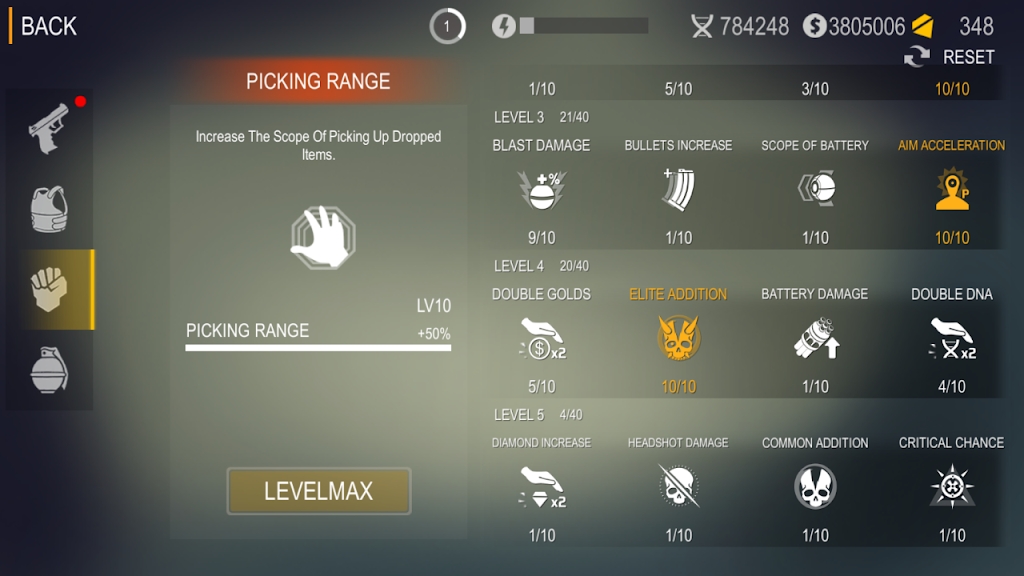Image resolution: width=1024 pixels, height=576 pixels.
Task: Select the Blast Damage skill
Action: [541, 189]
